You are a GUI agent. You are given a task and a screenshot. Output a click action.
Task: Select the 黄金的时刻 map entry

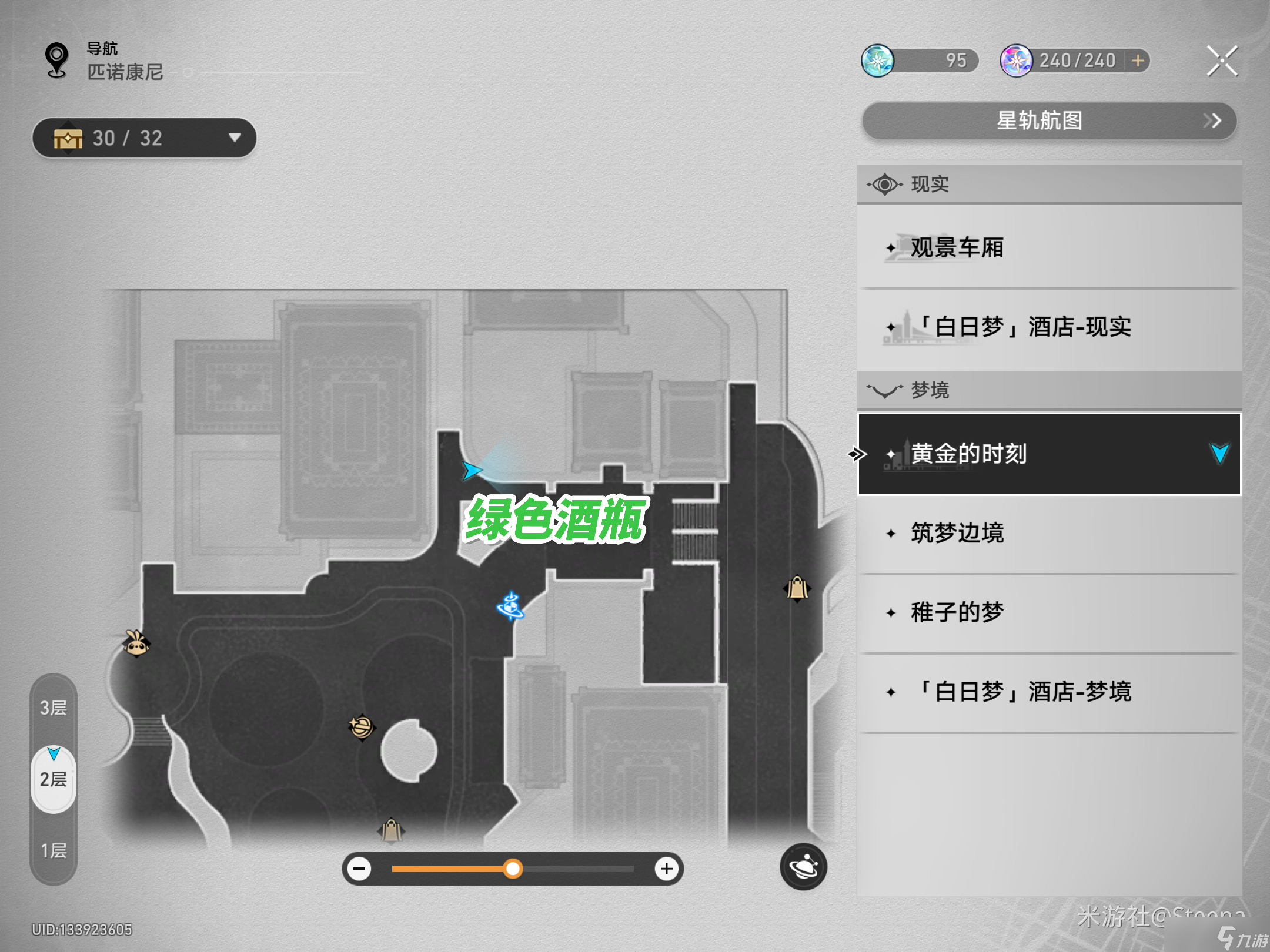[1049, 454]
